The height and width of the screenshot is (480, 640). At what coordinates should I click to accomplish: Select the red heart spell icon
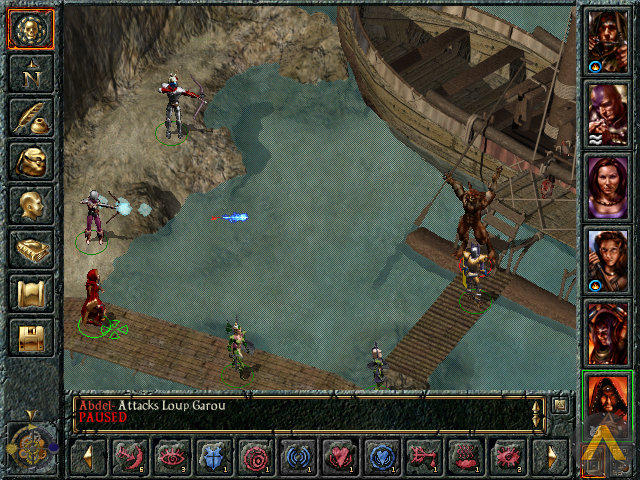tap(339, 458)
